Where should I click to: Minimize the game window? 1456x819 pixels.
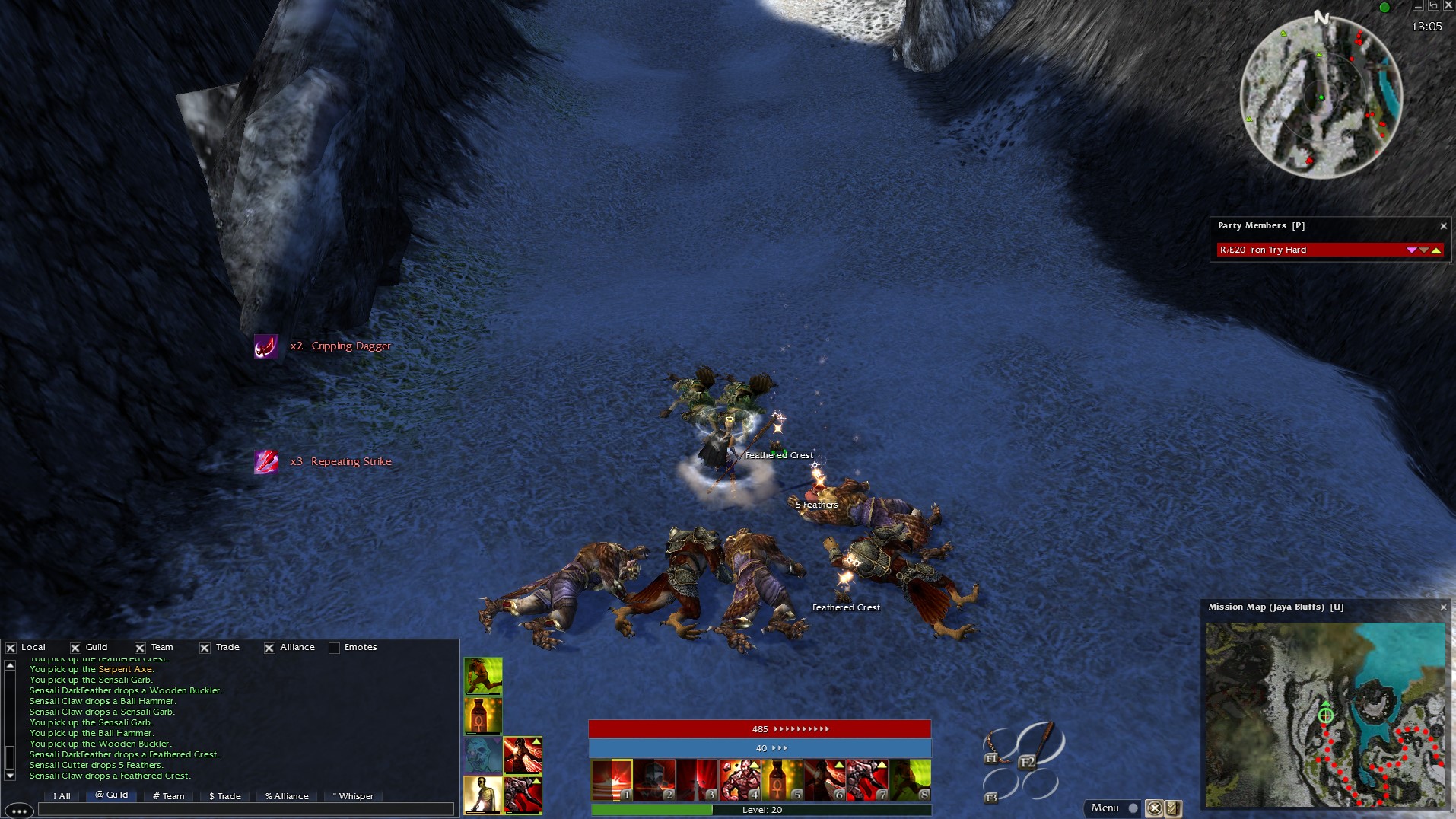(x=1417, y=5)
